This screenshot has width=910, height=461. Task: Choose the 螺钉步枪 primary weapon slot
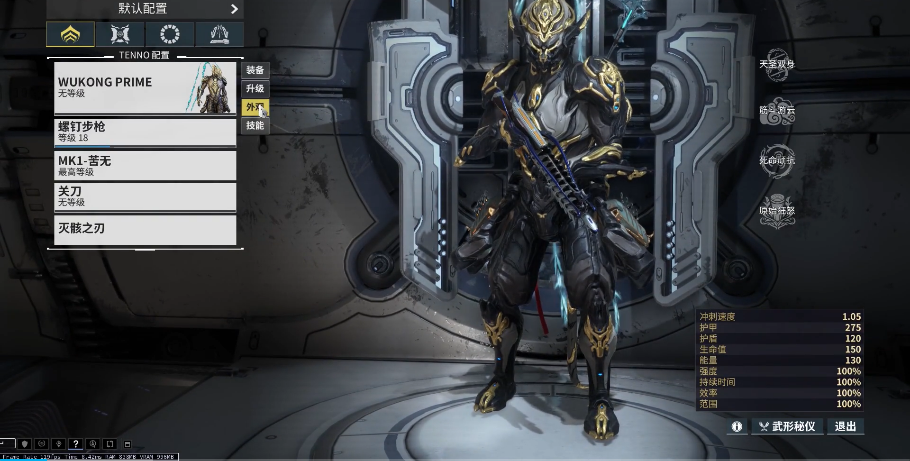(x=145, y=132)
